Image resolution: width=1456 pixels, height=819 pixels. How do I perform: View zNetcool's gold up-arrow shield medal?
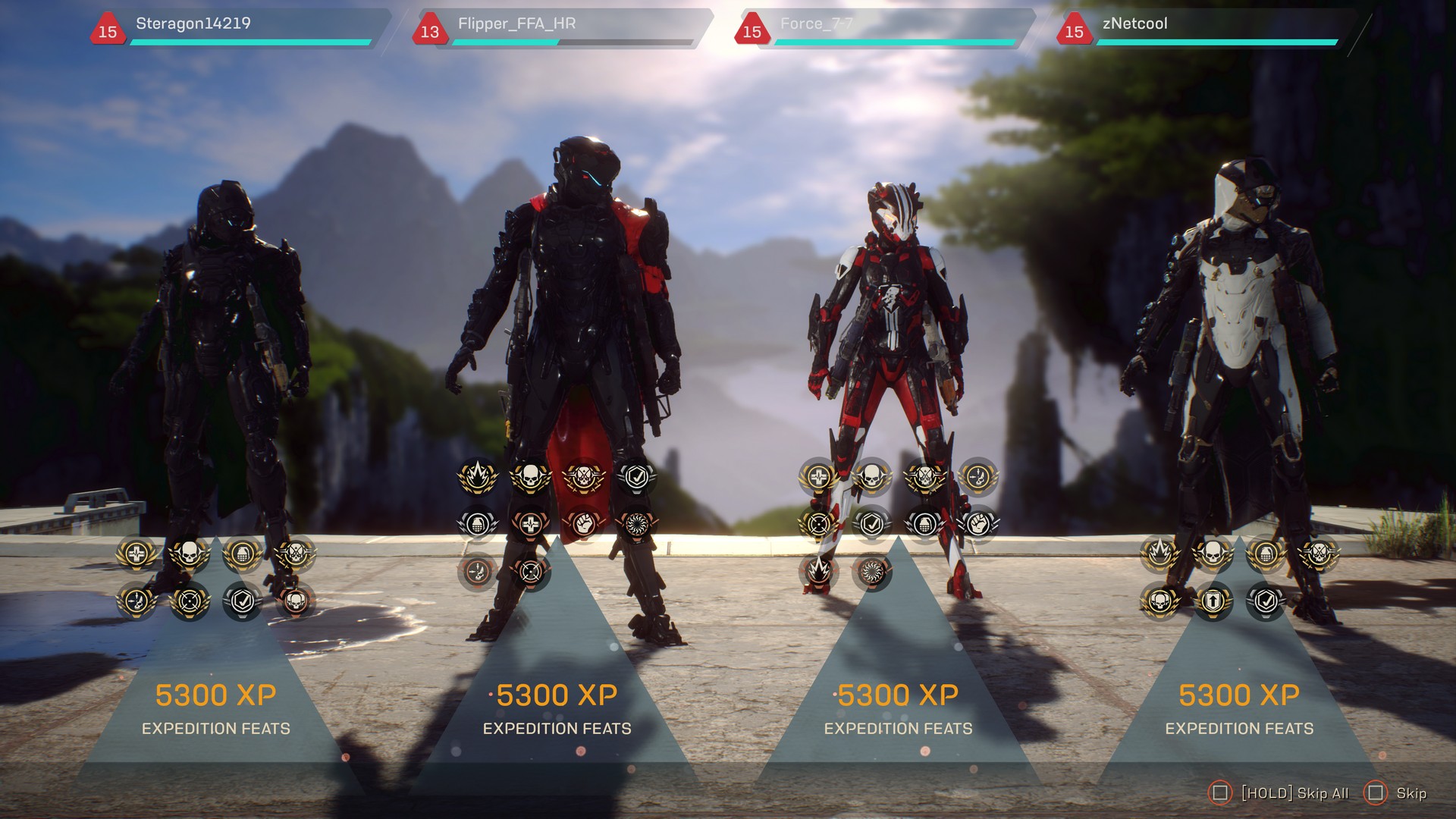1213,601
